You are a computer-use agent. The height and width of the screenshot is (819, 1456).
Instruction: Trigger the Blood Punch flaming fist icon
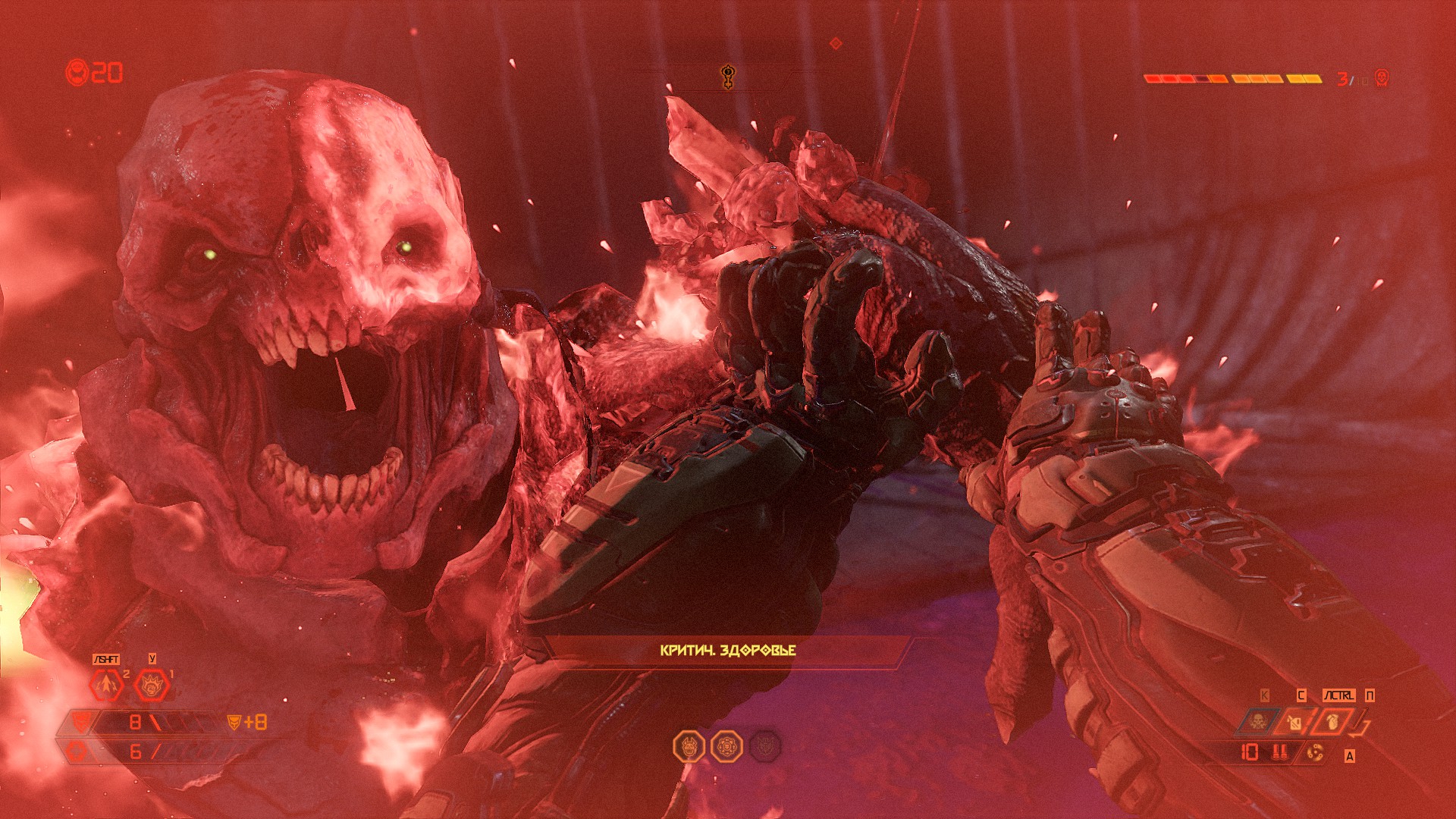[x=151, y=686]
